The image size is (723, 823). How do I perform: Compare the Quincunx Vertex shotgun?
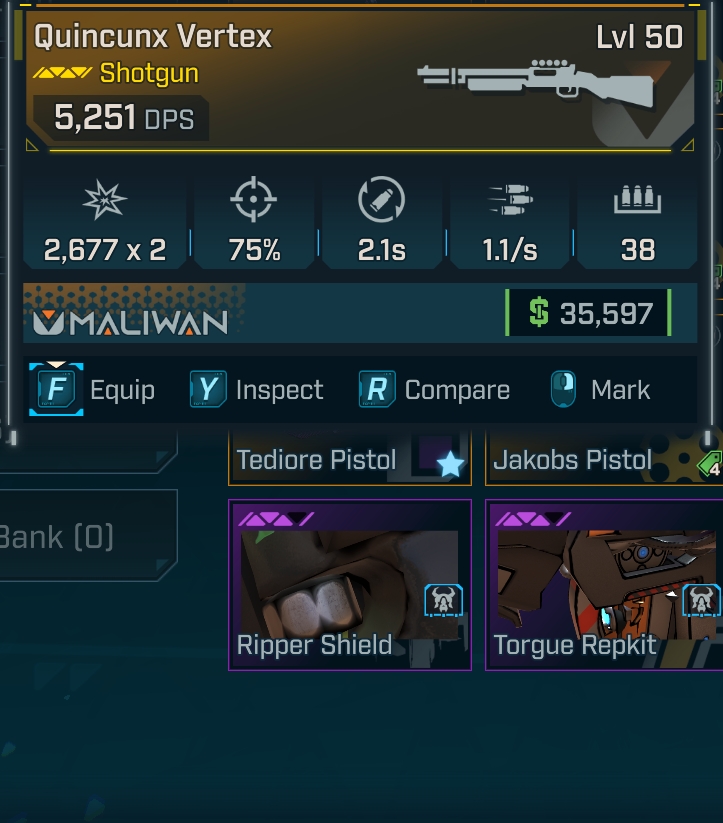click(x=434, y=390)
